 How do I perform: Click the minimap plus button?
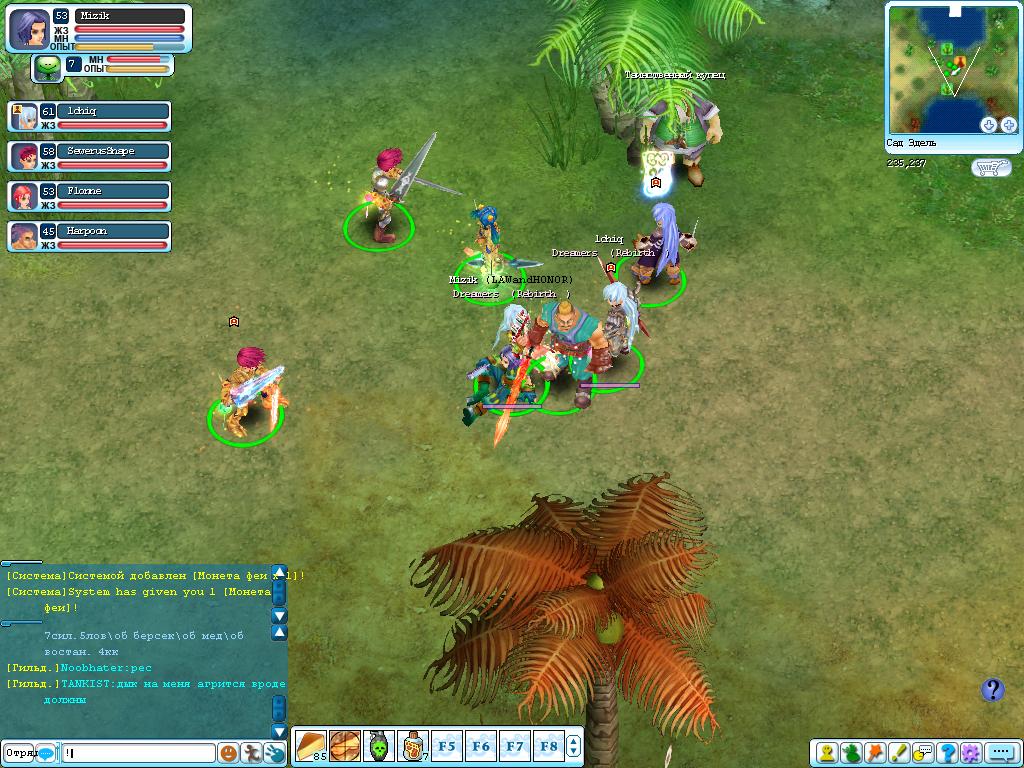[x=1007, y=125]
